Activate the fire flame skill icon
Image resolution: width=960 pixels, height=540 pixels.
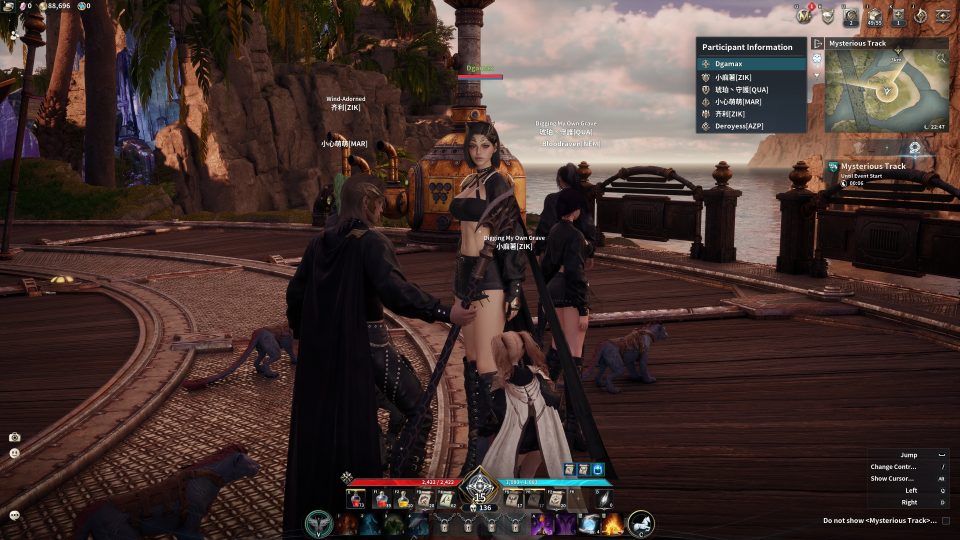click(612, 523)
